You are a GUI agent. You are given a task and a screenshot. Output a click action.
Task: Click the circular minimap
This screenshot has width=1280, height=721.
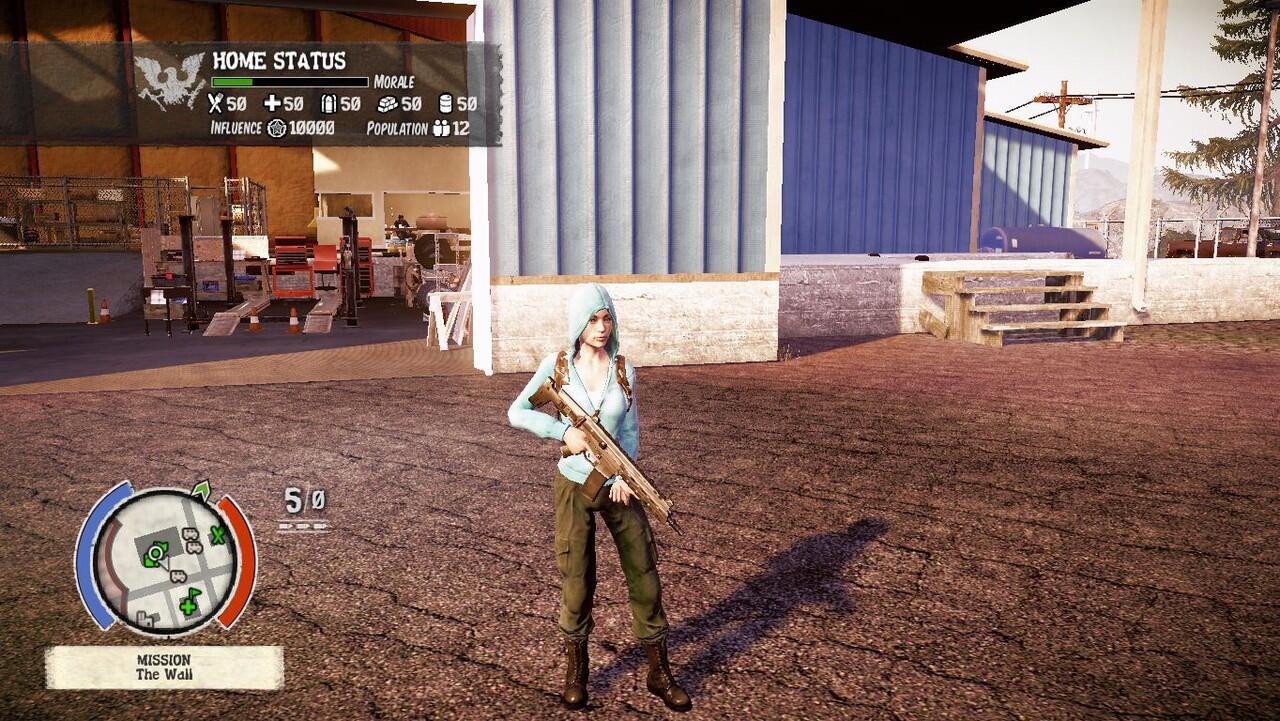point(166,560)
